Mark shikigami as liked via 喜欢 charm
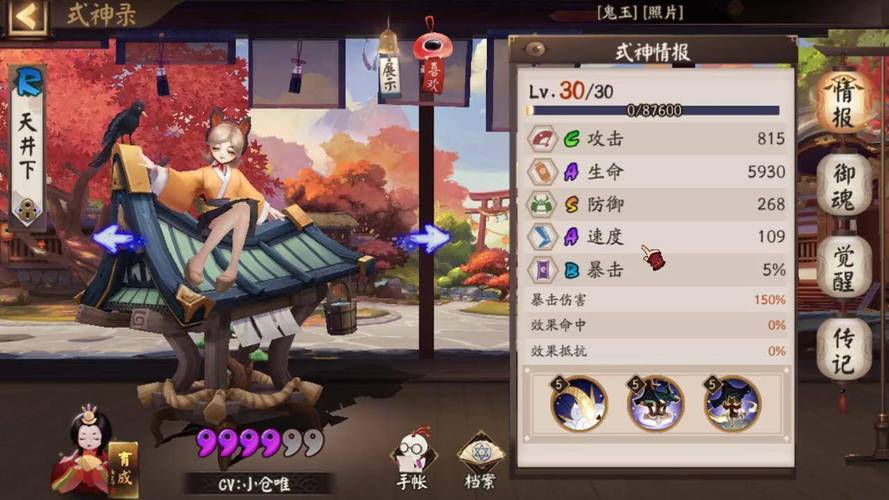889x500 pixels. tap(434, 66)
